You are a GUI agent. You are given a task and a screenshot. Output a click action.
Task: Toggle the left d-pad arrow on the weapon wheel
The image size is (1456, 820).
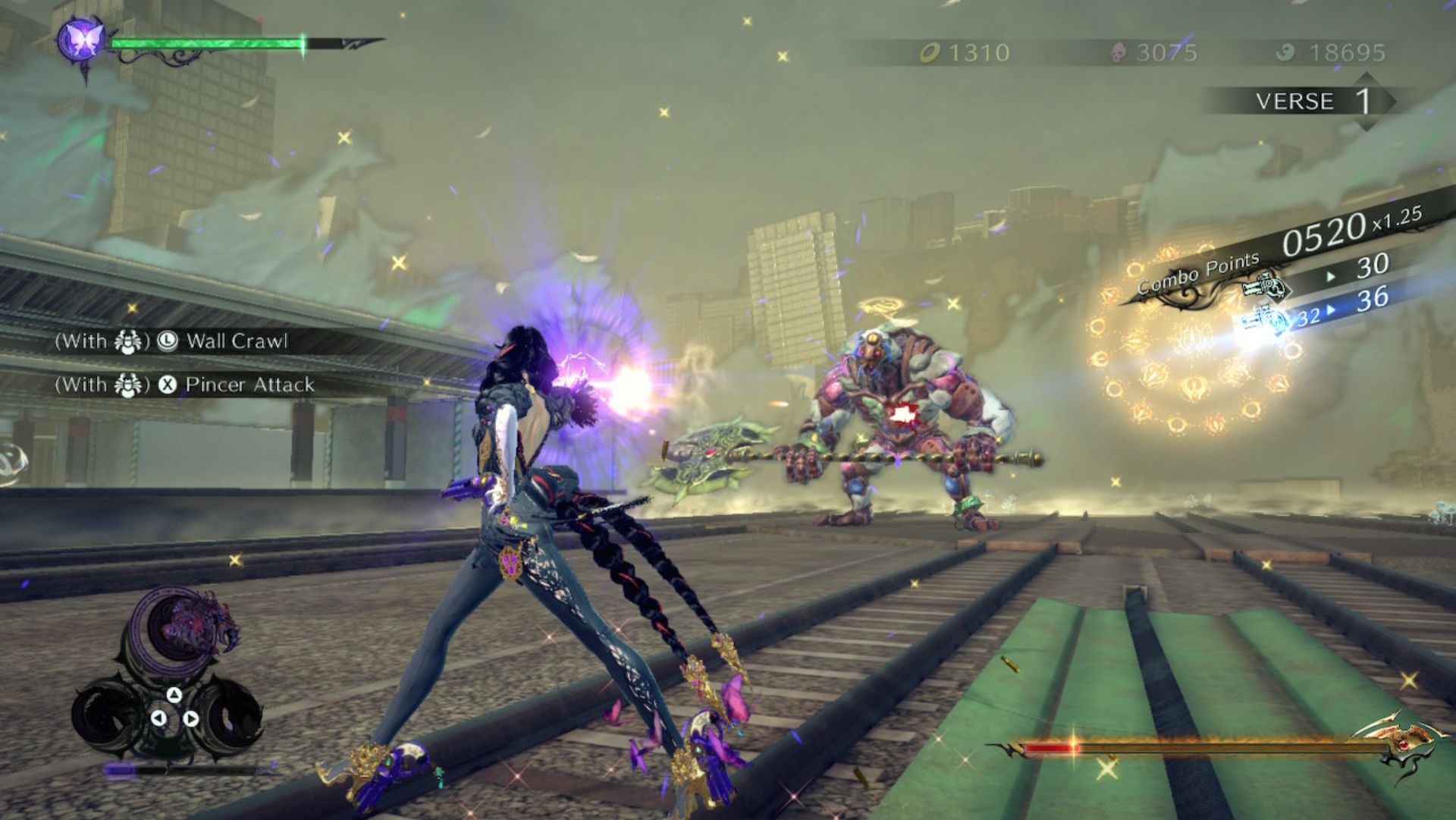[x=159, y=718]
